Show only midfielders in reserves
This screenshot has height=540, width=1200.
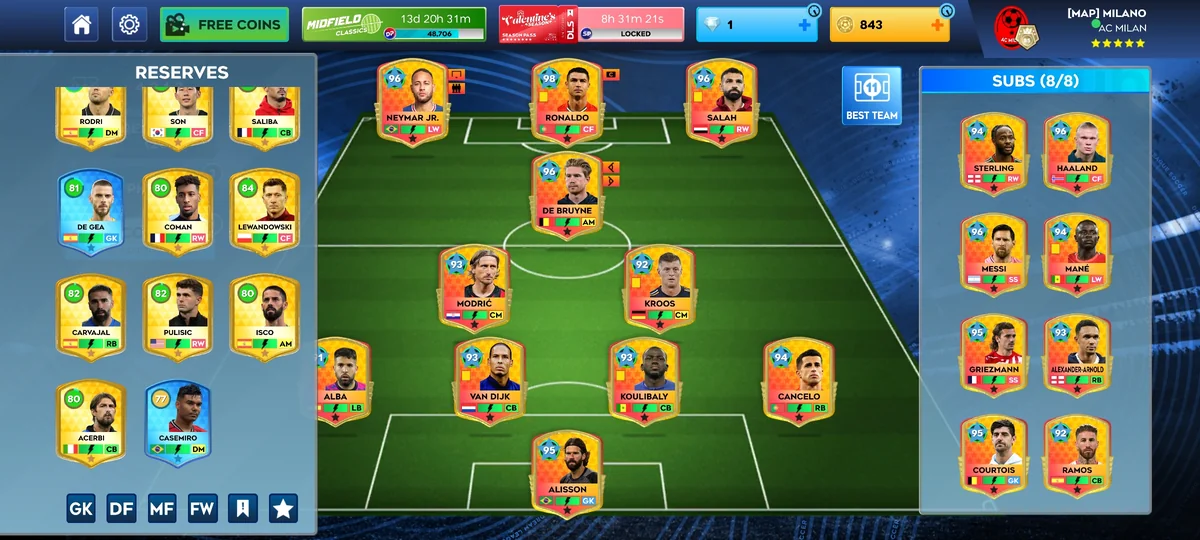[x=162, y=508]
